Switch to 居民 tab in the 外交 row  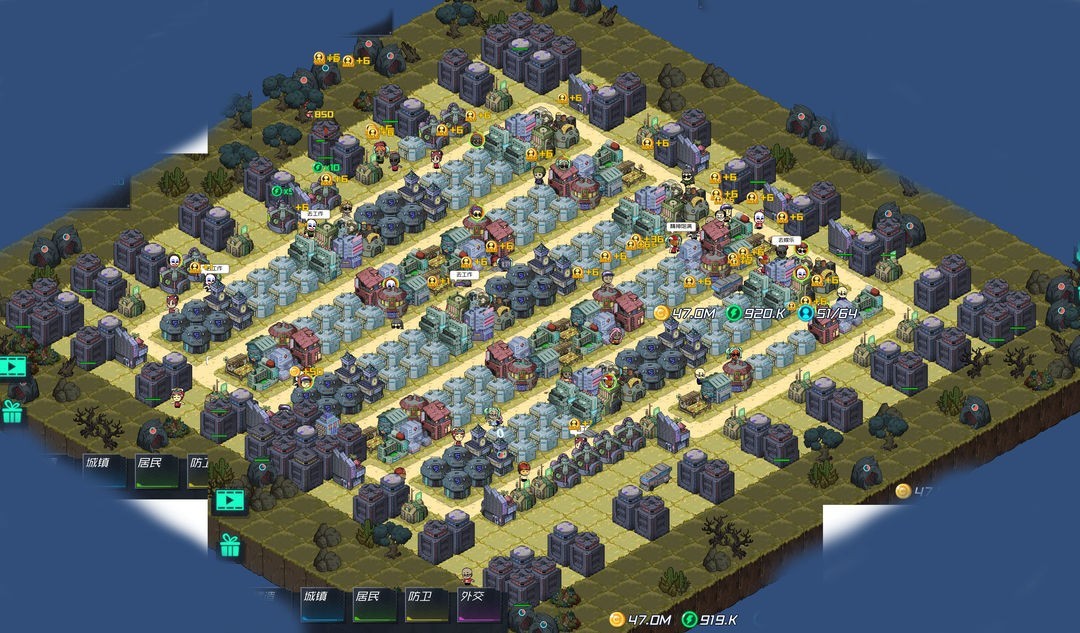coord(368,597)
